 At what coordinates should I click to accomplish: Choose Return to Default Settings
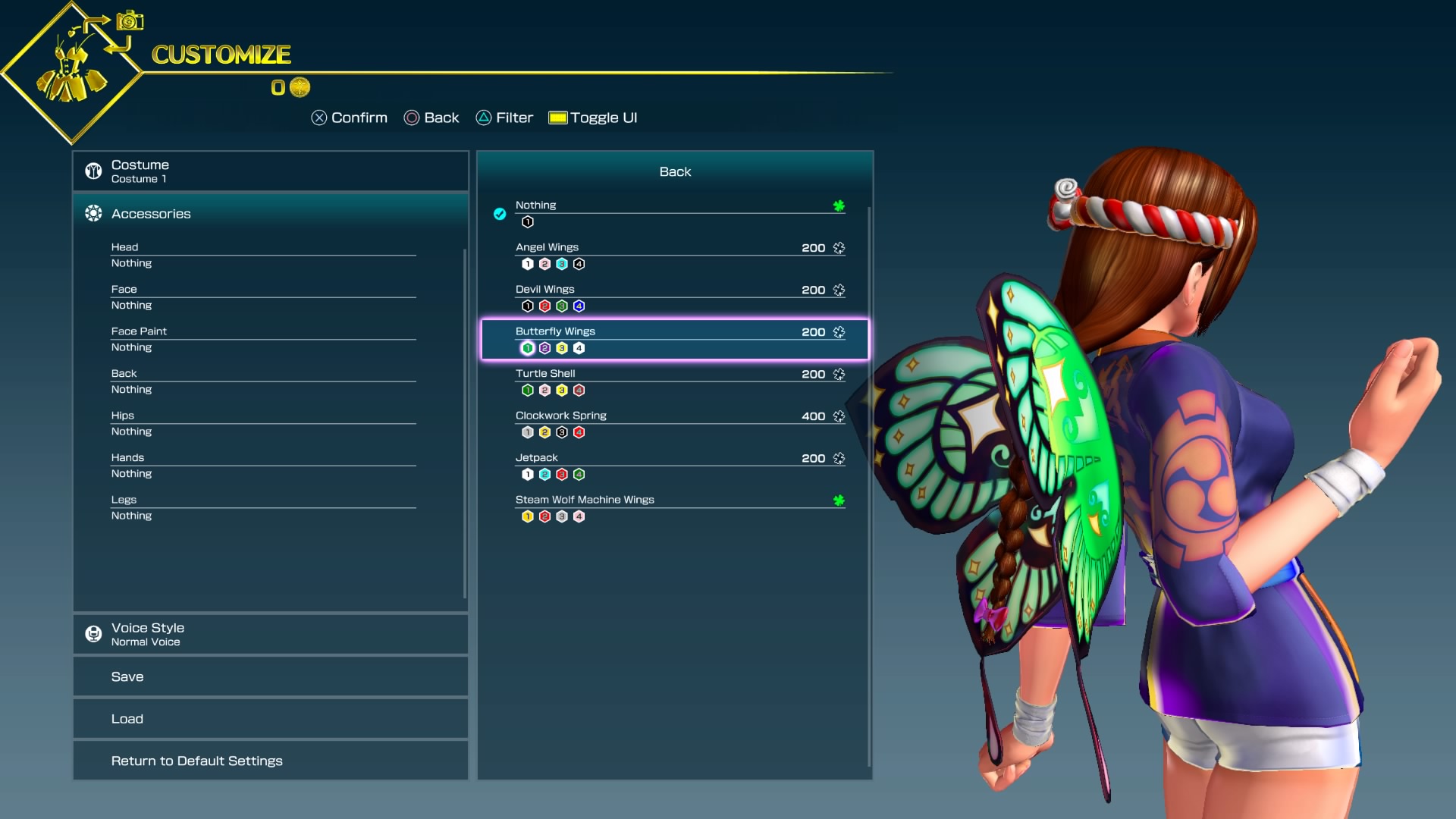(x=270, y=761)
